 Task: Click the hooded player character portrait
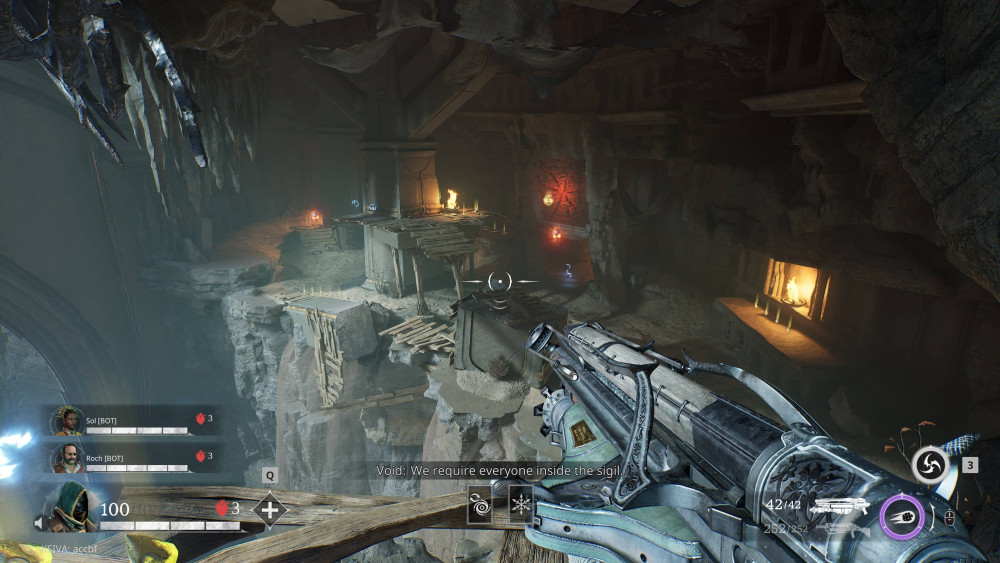(x=72, y=507)
